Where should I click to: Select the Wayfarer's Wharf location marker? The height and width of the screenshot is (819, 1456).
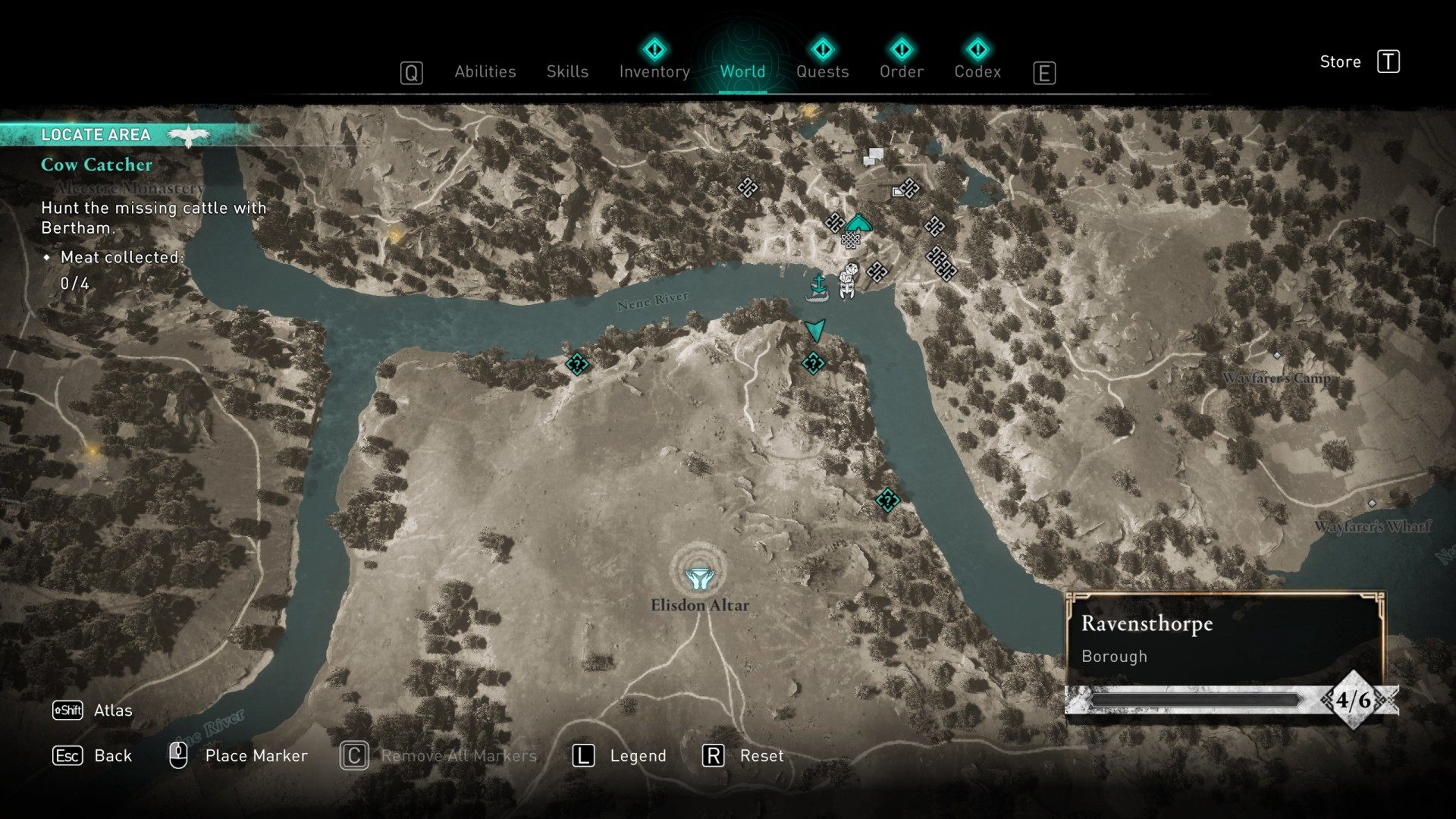[x=1372, y=504]
